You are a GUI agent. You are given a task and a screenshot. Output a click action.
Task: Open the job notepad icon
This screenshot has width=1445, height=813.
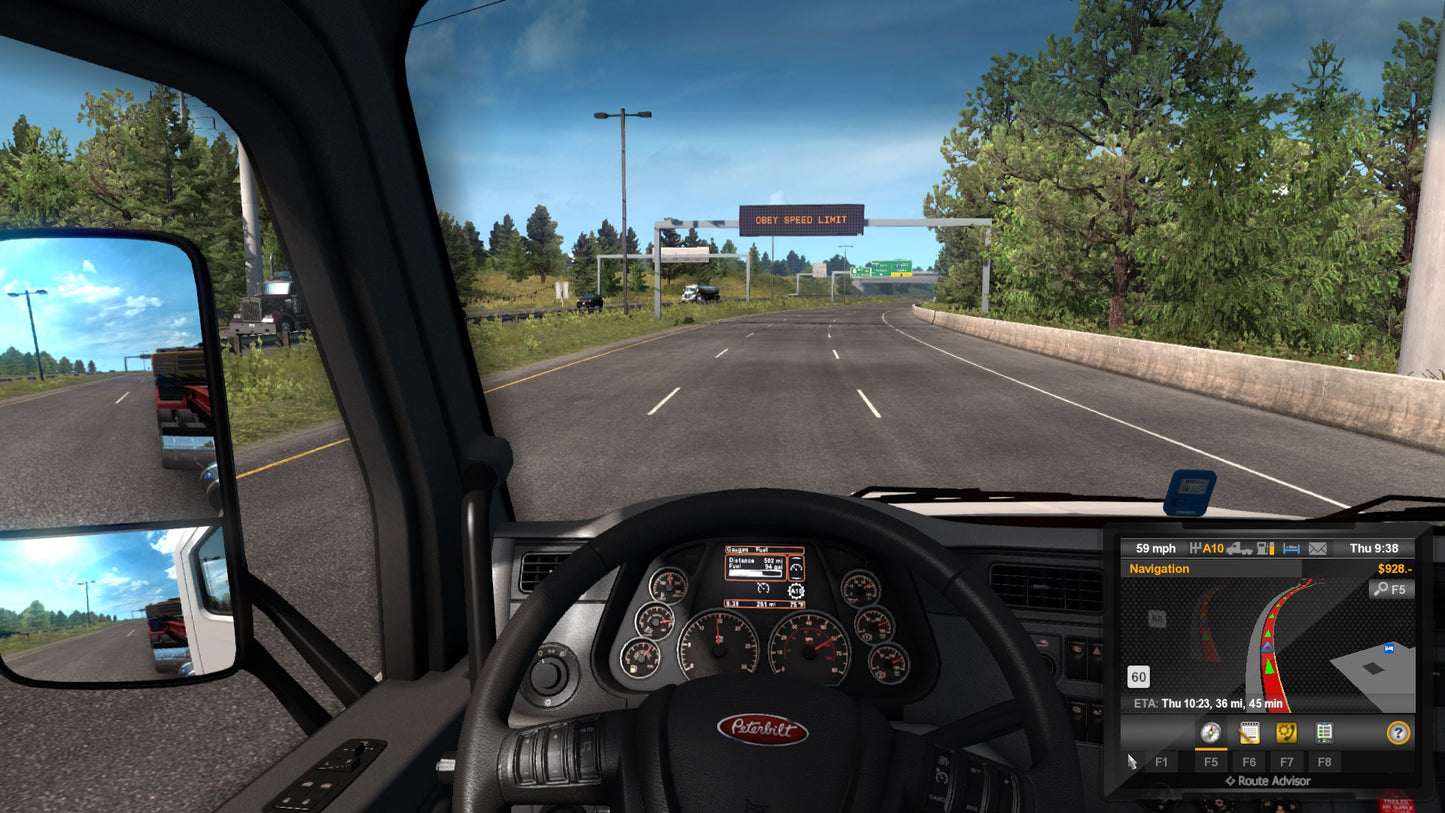pyautogui.click(x=1248, y=732)
